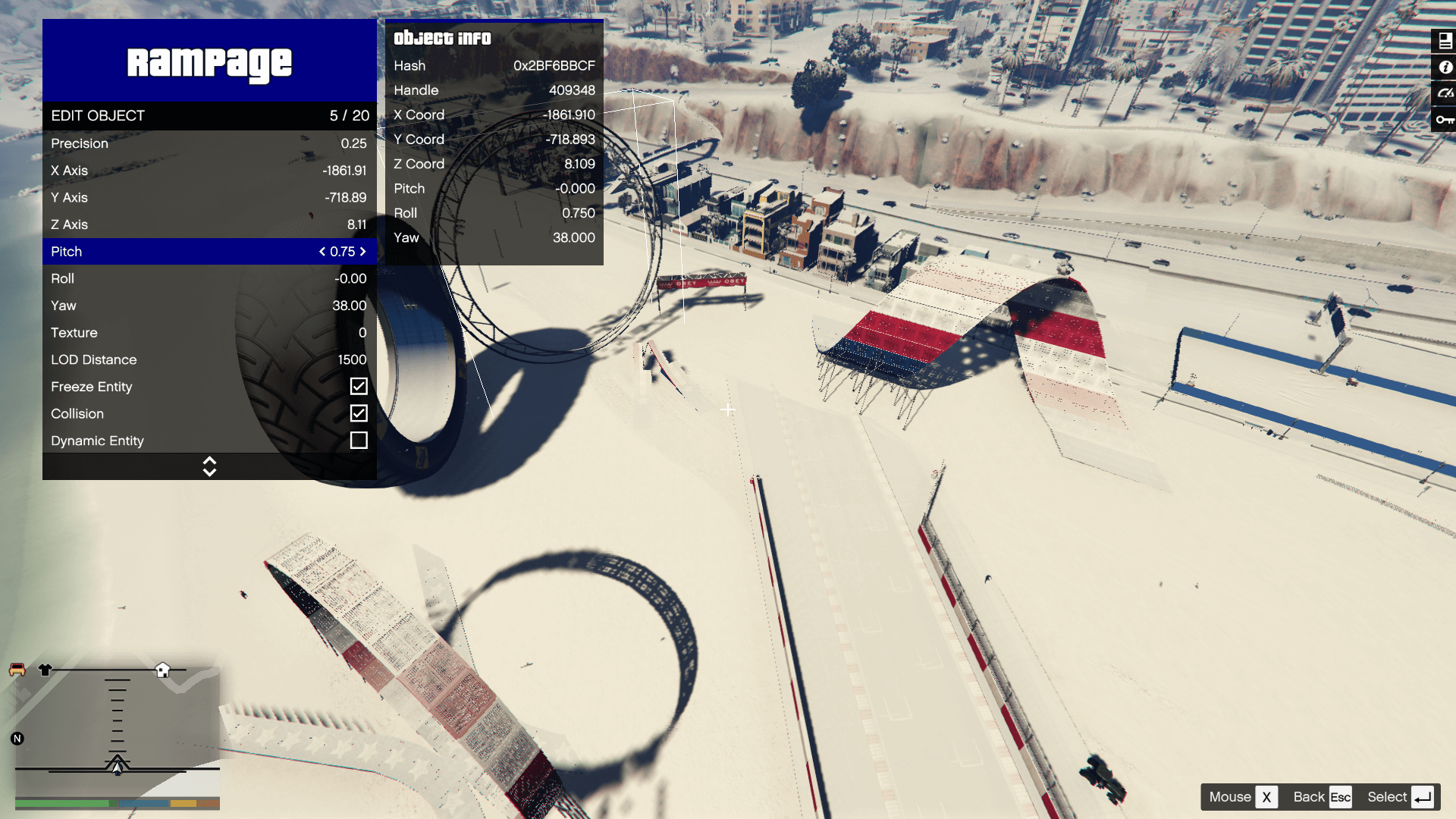The height and width of the screenshot is (819, 1456).
Task: Increase Pitch with the right arrow
Action: pos(363,252)
